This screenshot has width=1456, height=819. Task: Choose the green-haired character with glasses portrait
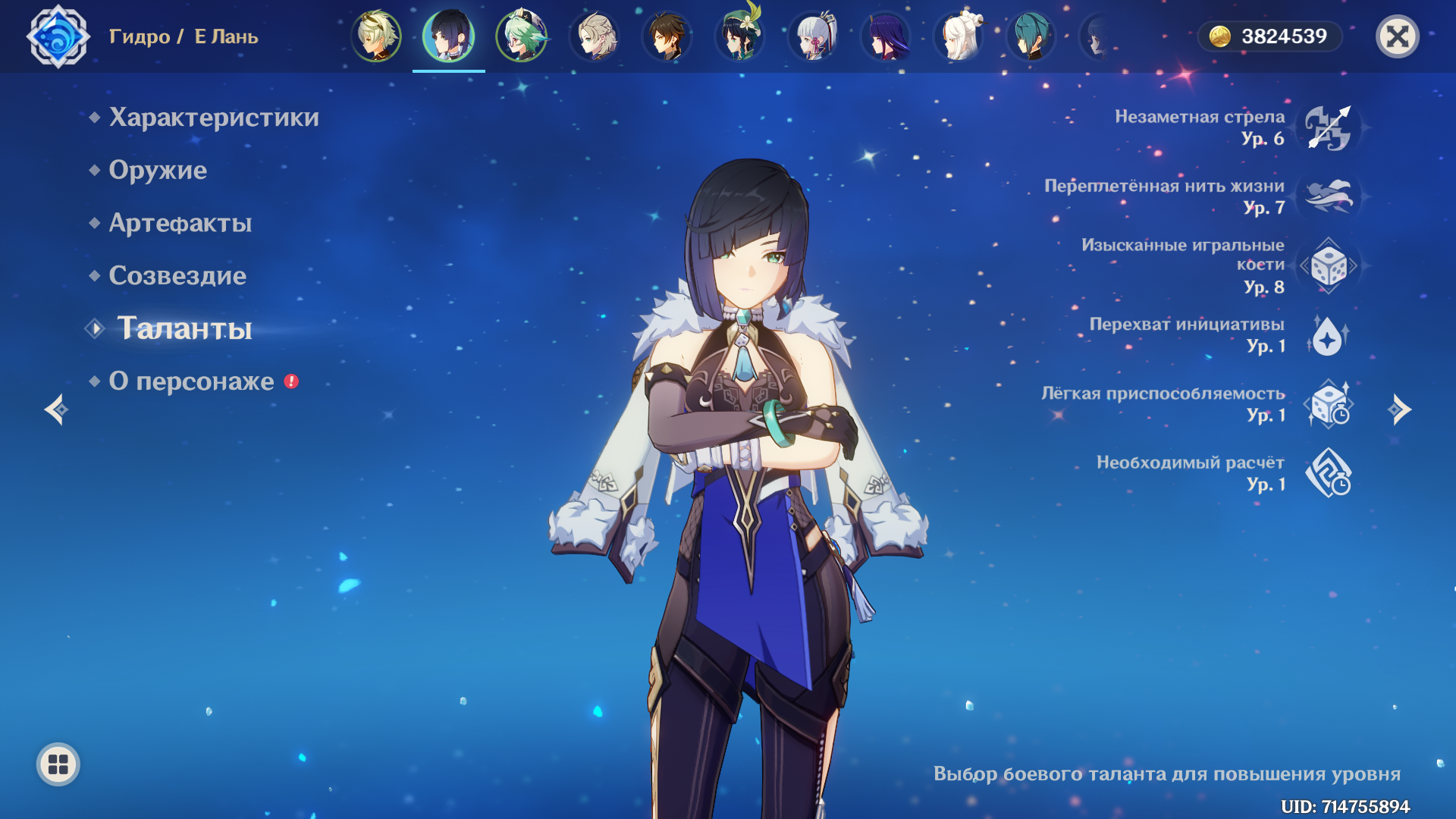tap(522, 36)
